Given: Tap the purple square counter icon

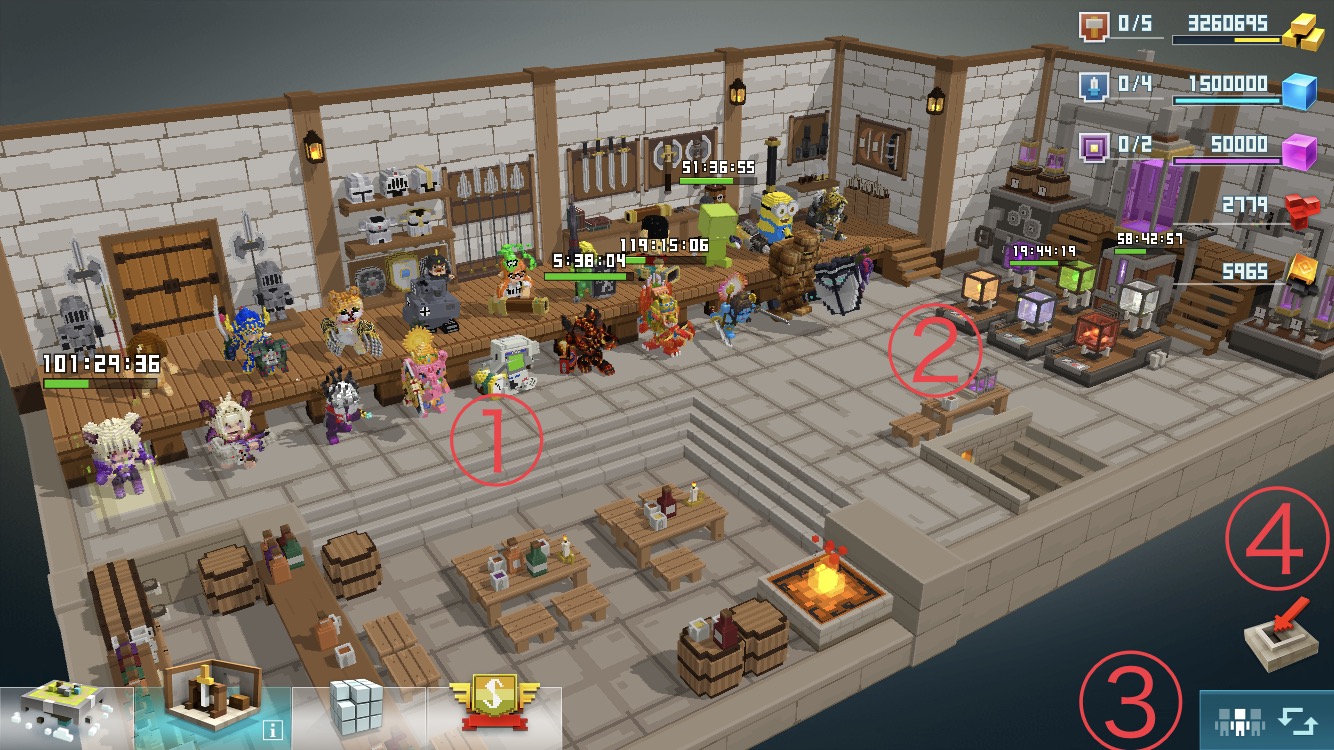Looking at the screenshot, I should pos(1095,148).
